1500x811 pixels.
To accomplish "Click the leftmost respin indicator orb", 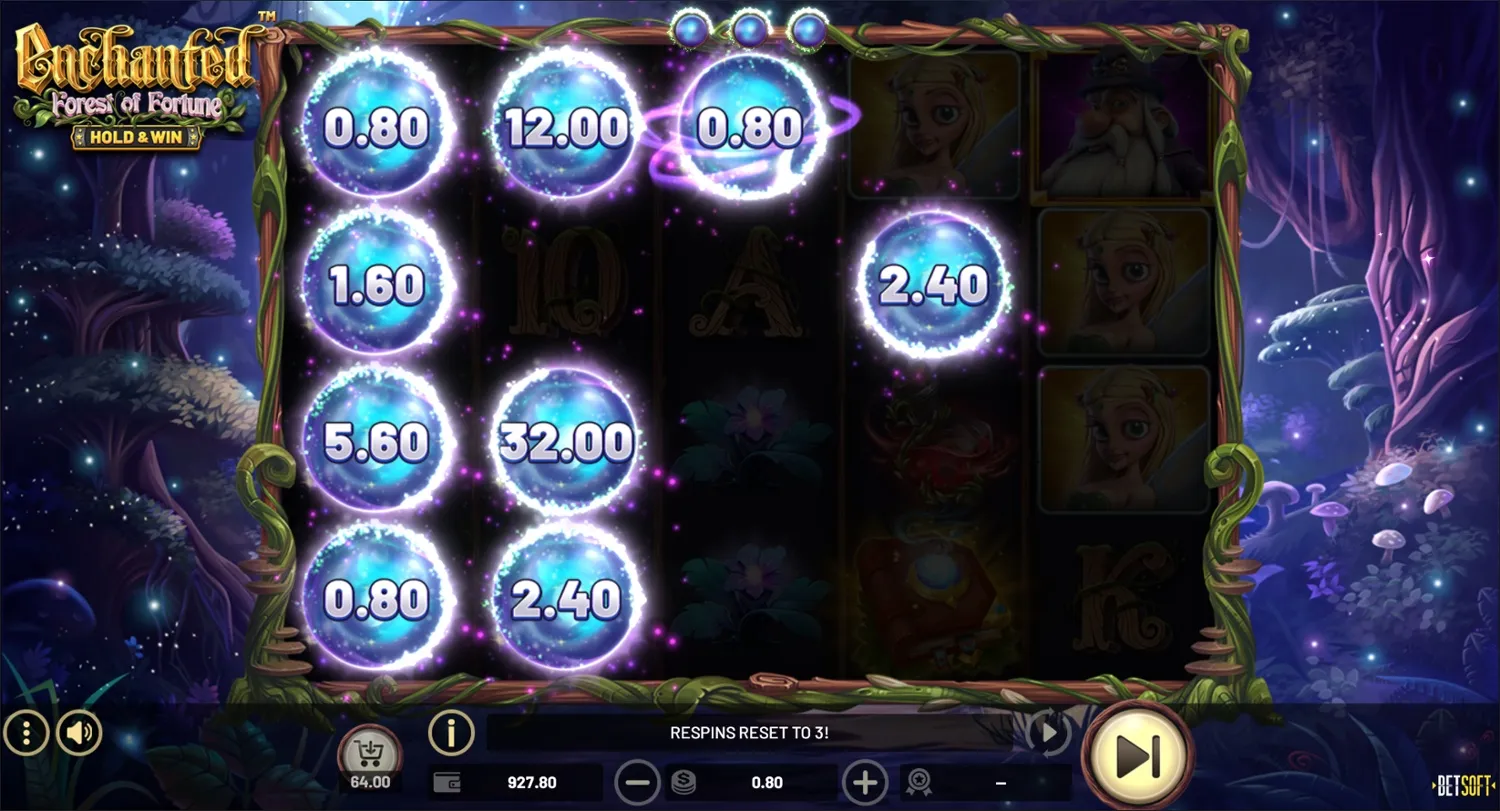I will 692,27.
